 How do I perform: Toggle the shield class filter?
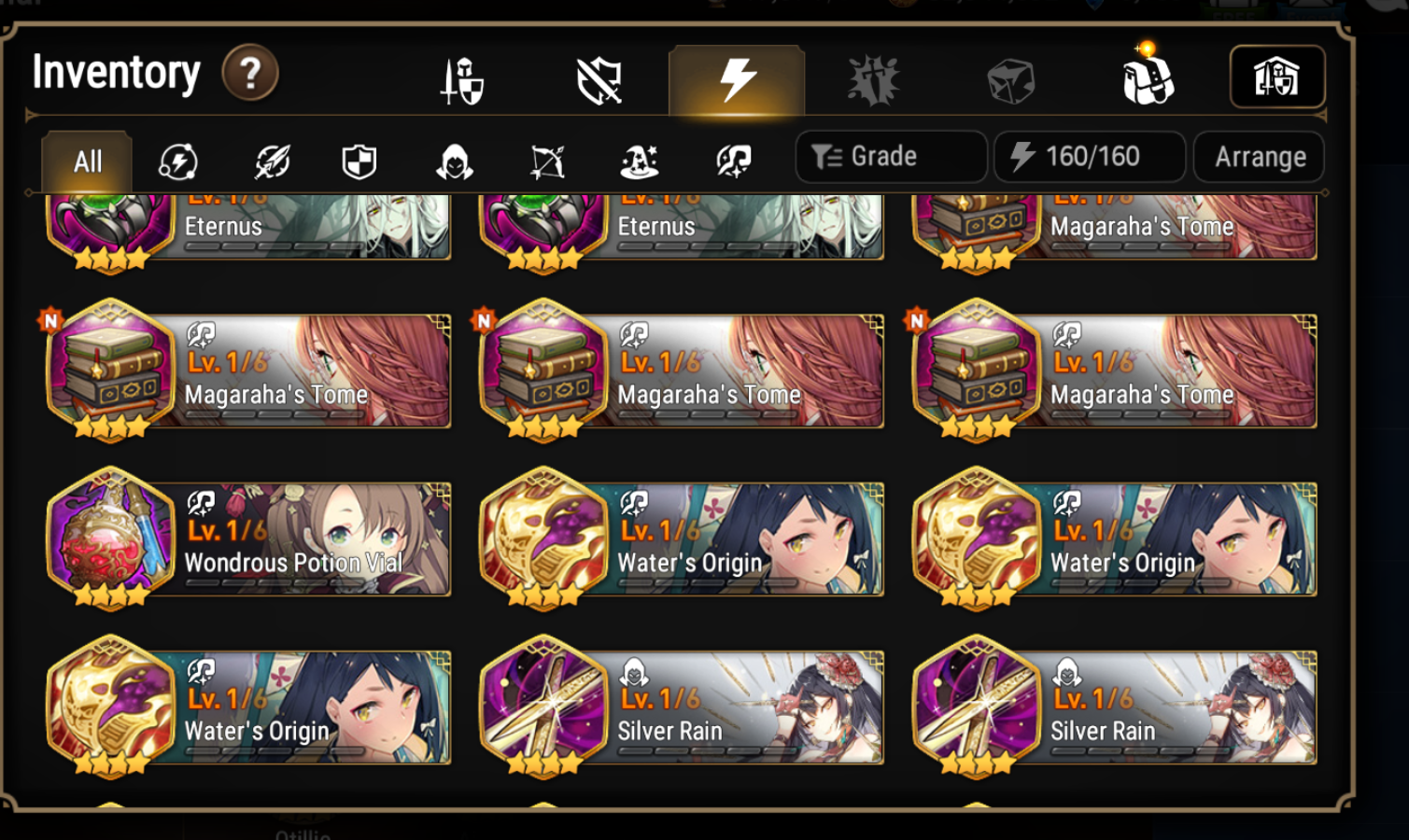359,161
